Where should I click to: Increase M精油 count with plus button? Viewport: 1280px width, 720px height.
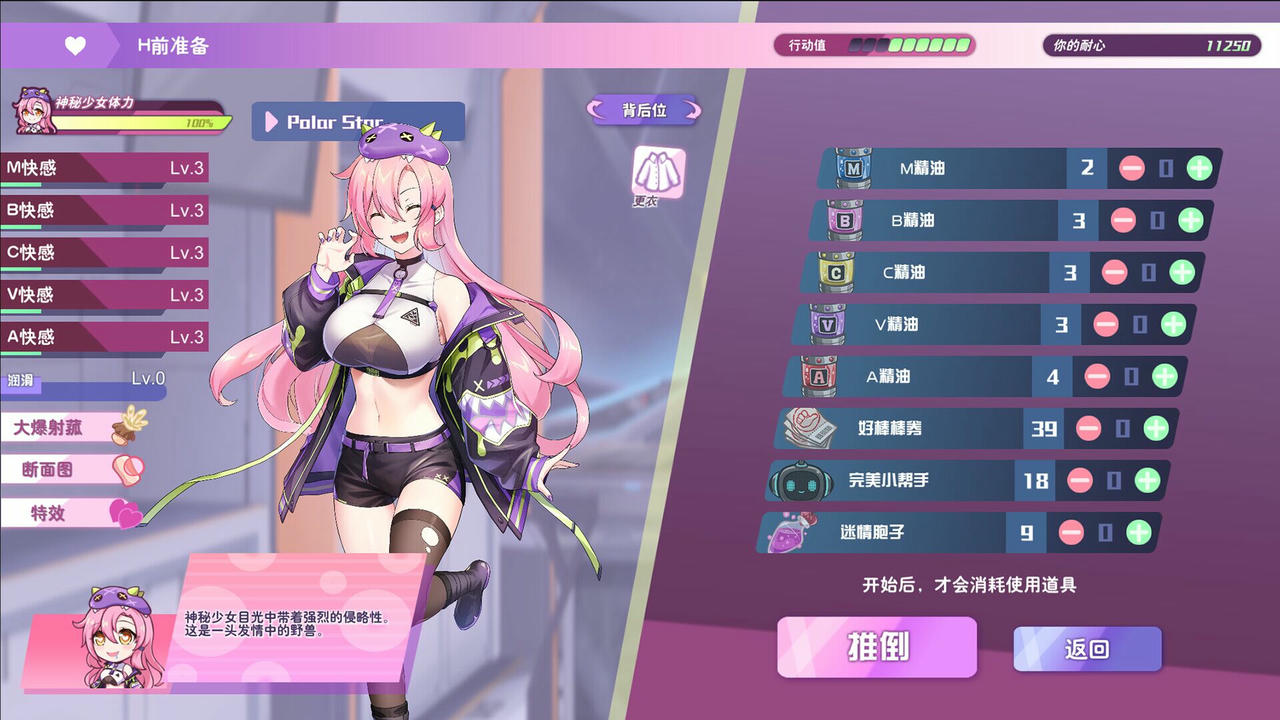1198,168
